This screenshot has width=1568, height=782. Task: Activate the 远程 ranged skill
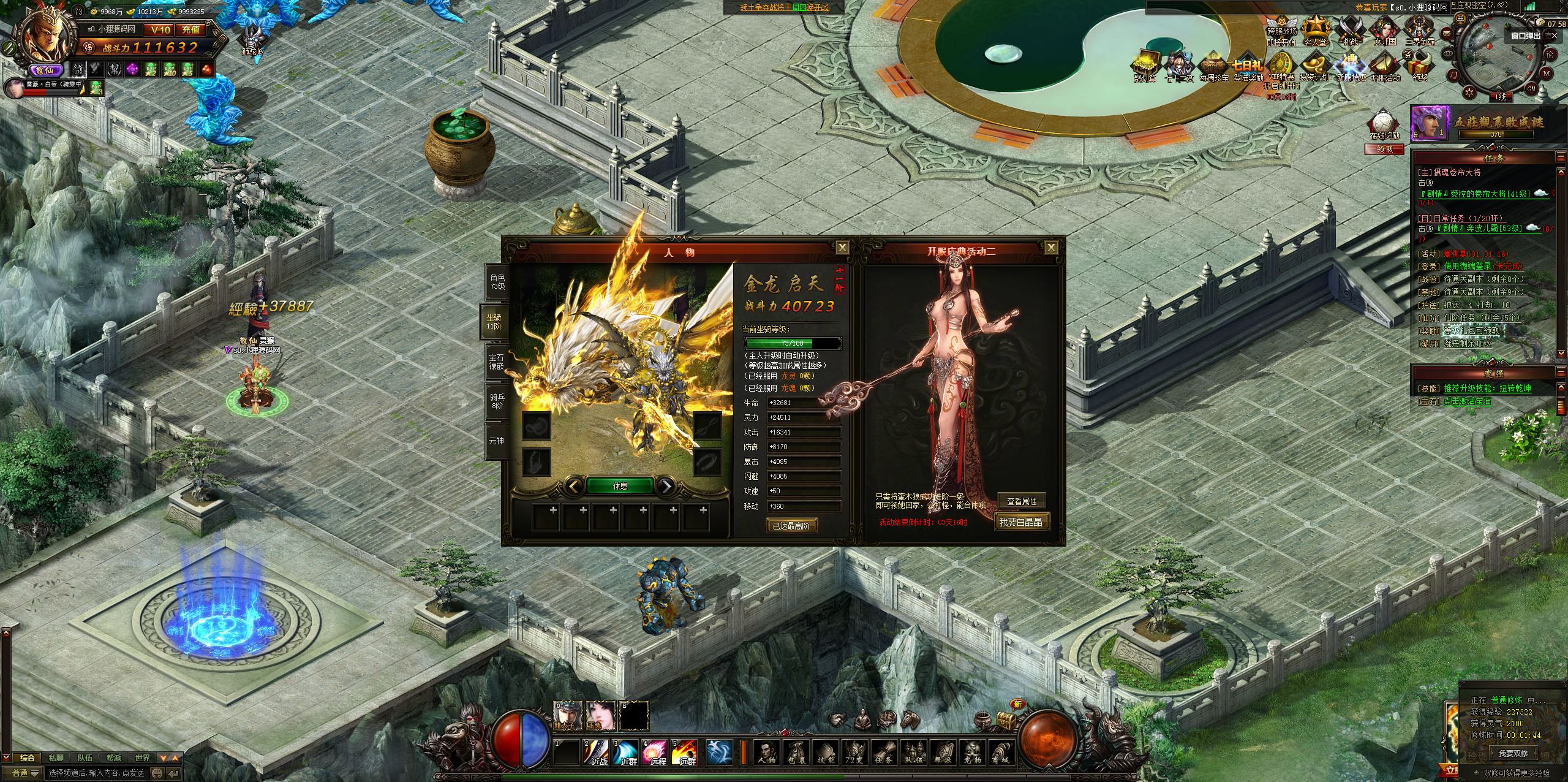pos(655,753)
